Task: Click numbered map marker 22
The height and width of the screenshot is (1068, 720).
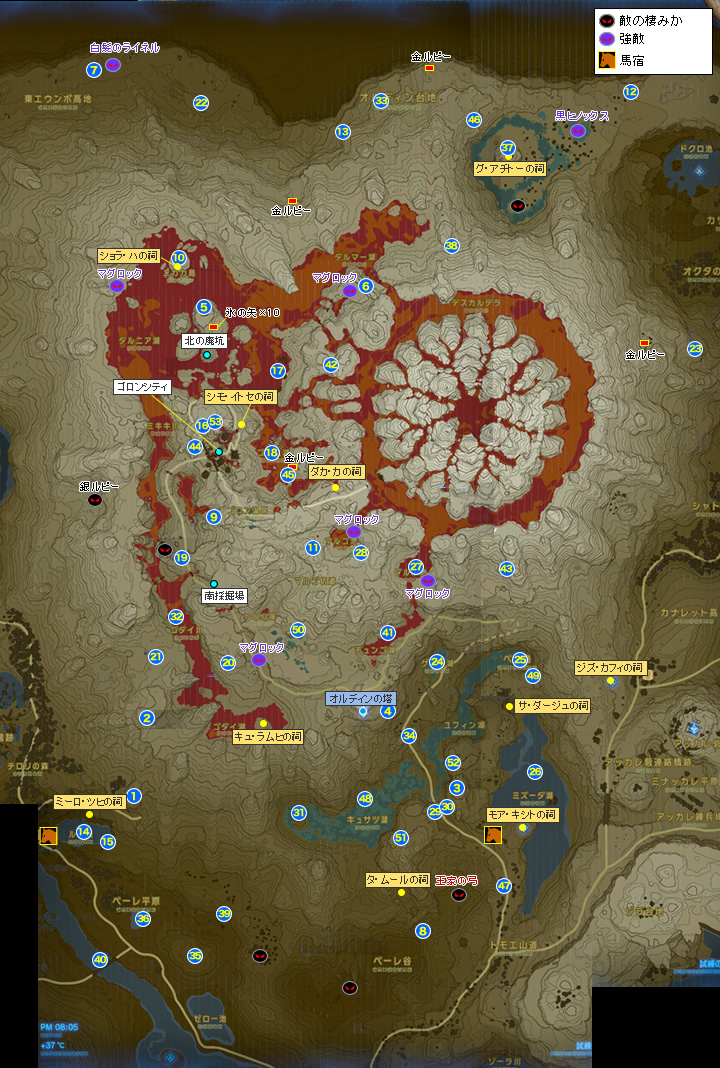Action: [201, 103]
